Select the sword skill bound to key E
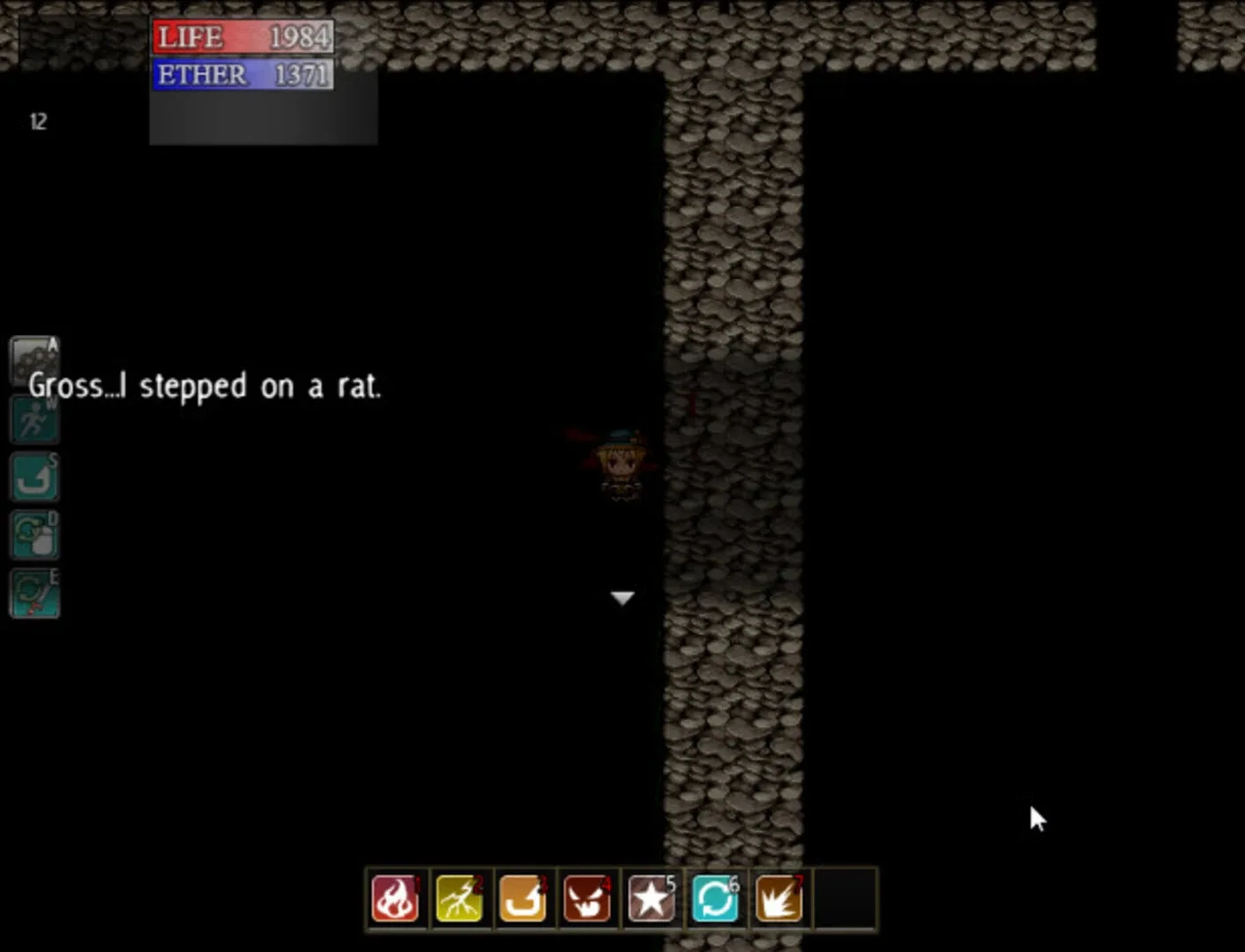This screenshot has width=1245, height=952. pos(34,592)
